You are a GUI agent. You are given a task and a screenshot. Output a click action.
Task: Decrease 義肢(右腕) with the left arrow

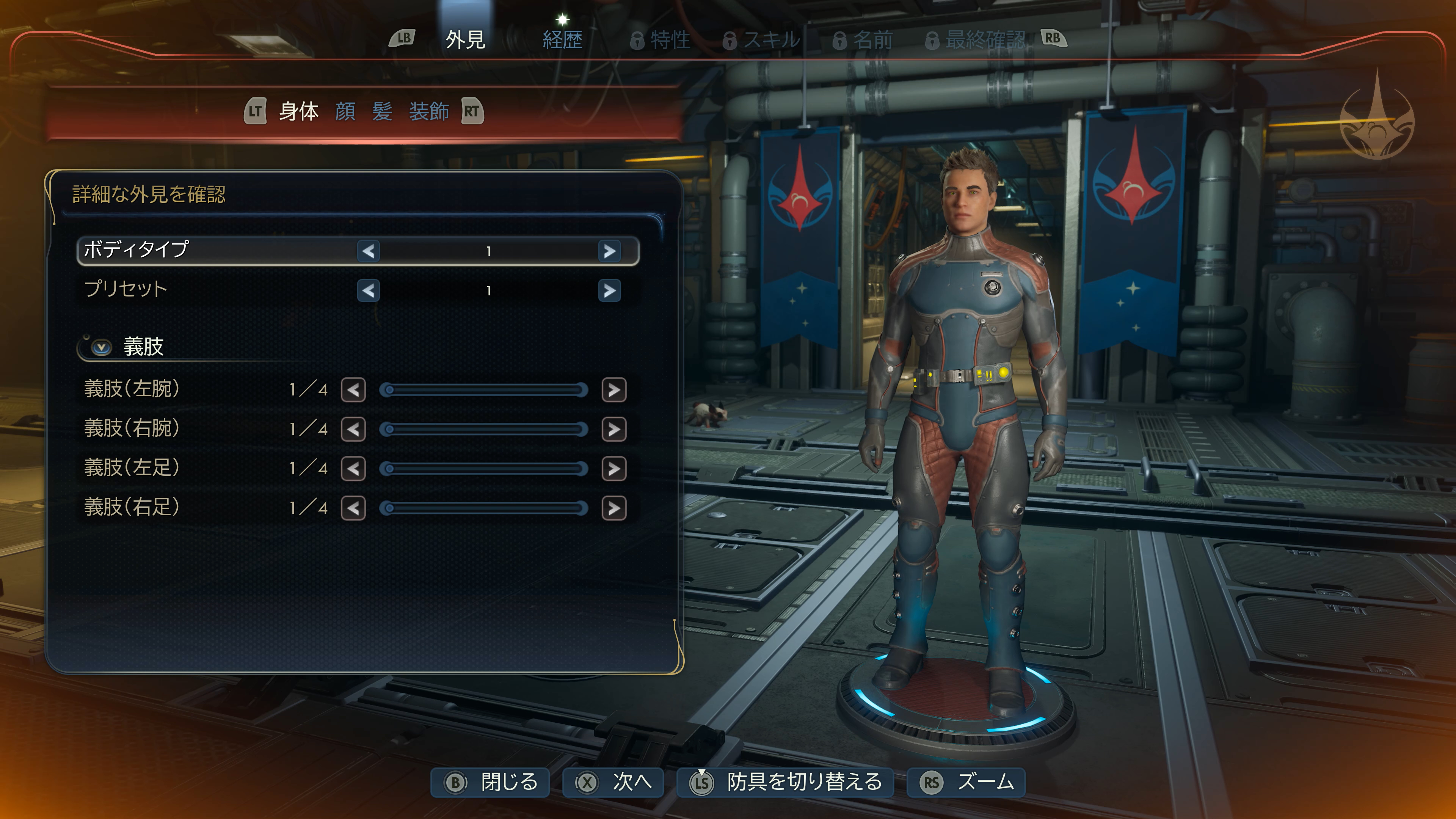click(x=353, y=430)
